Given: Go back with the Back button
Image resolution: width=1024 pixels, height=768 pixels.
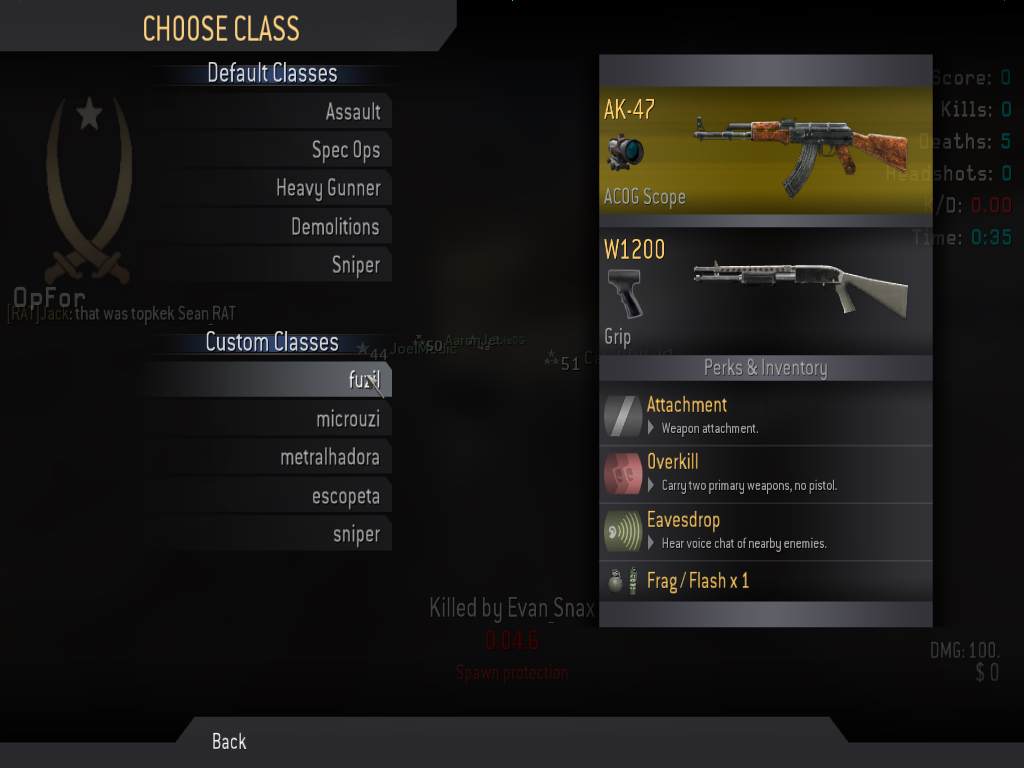Looking at the screenshot, I should tap(229, 741).
